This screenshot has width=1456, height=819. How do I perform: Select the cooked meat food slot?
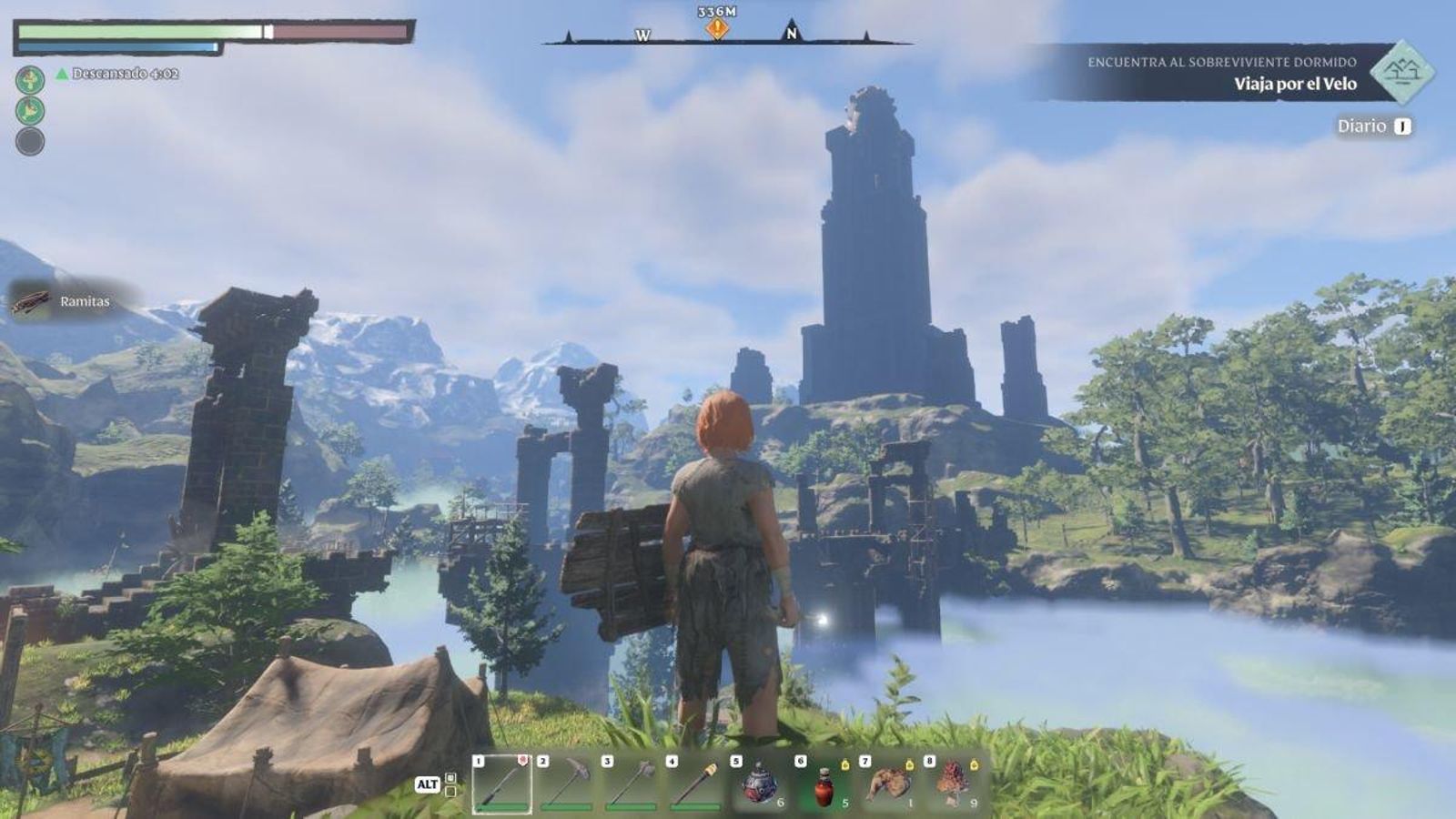click(889, 784)
